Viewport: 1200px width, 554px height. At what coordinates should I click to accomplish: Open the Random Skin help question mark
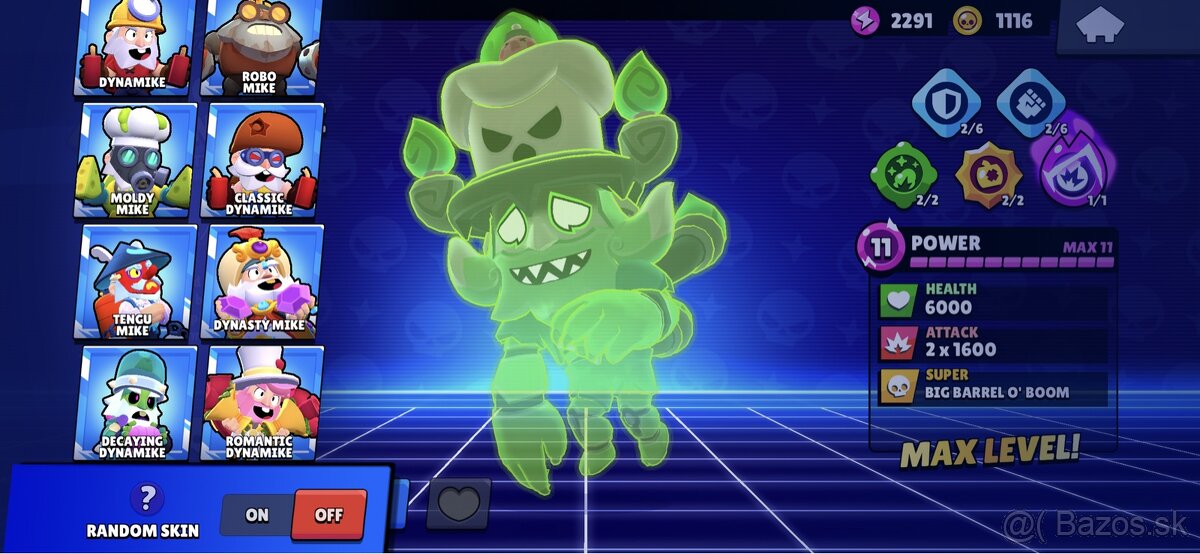[x=149, y=497]
